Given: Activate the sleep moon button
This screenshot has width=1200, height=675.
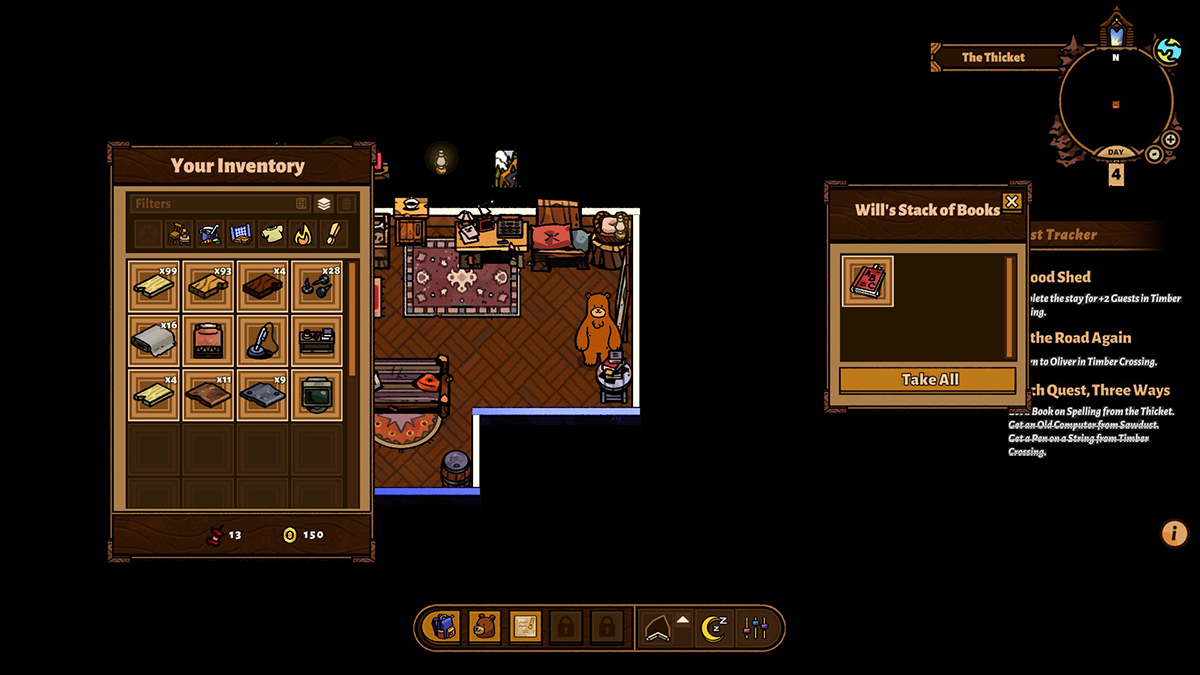Looking at the screenshot, I should point(713,628).
